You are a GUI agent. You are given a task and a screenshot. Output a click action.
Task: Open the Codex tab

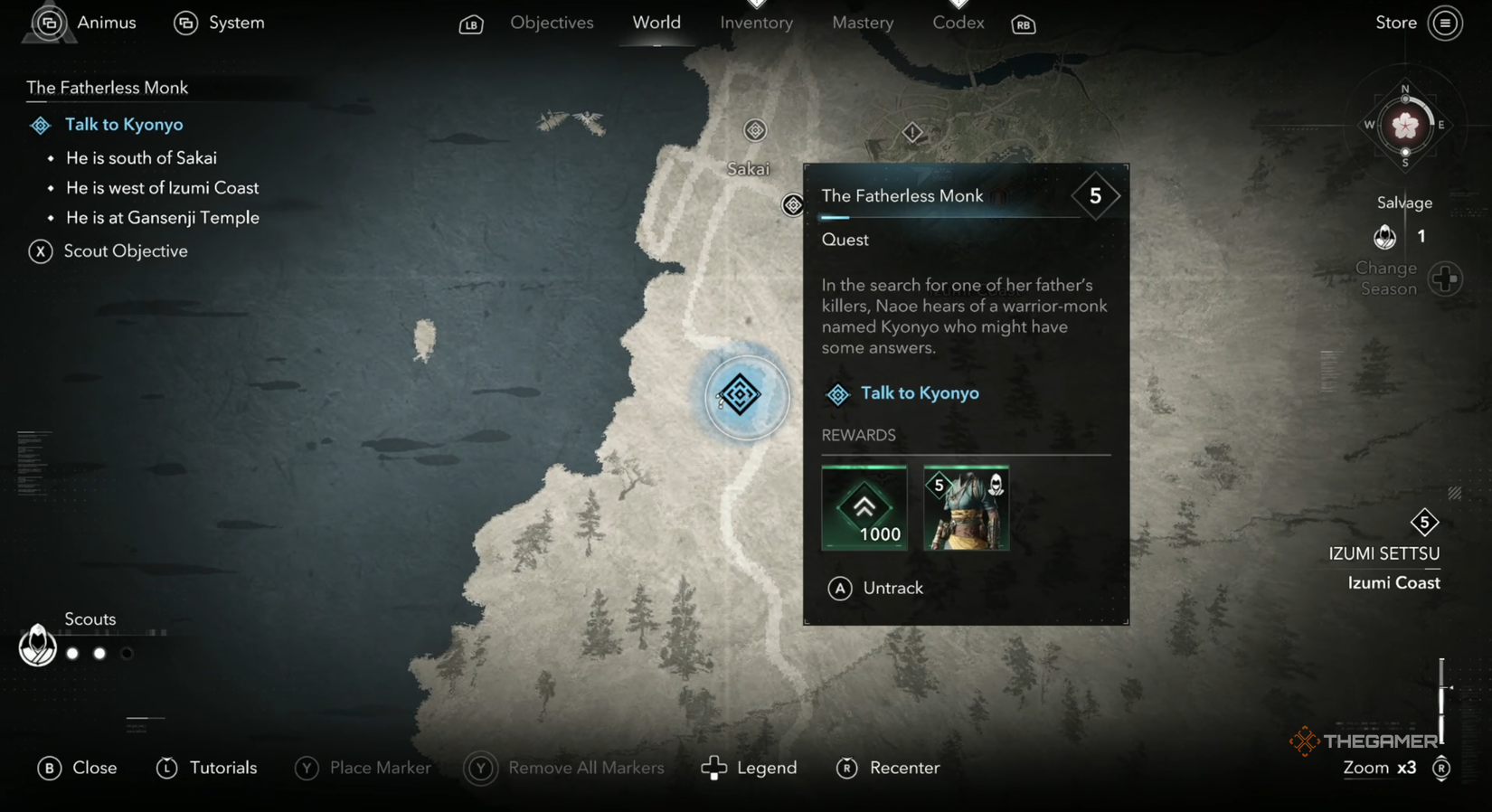coord(958,23)
